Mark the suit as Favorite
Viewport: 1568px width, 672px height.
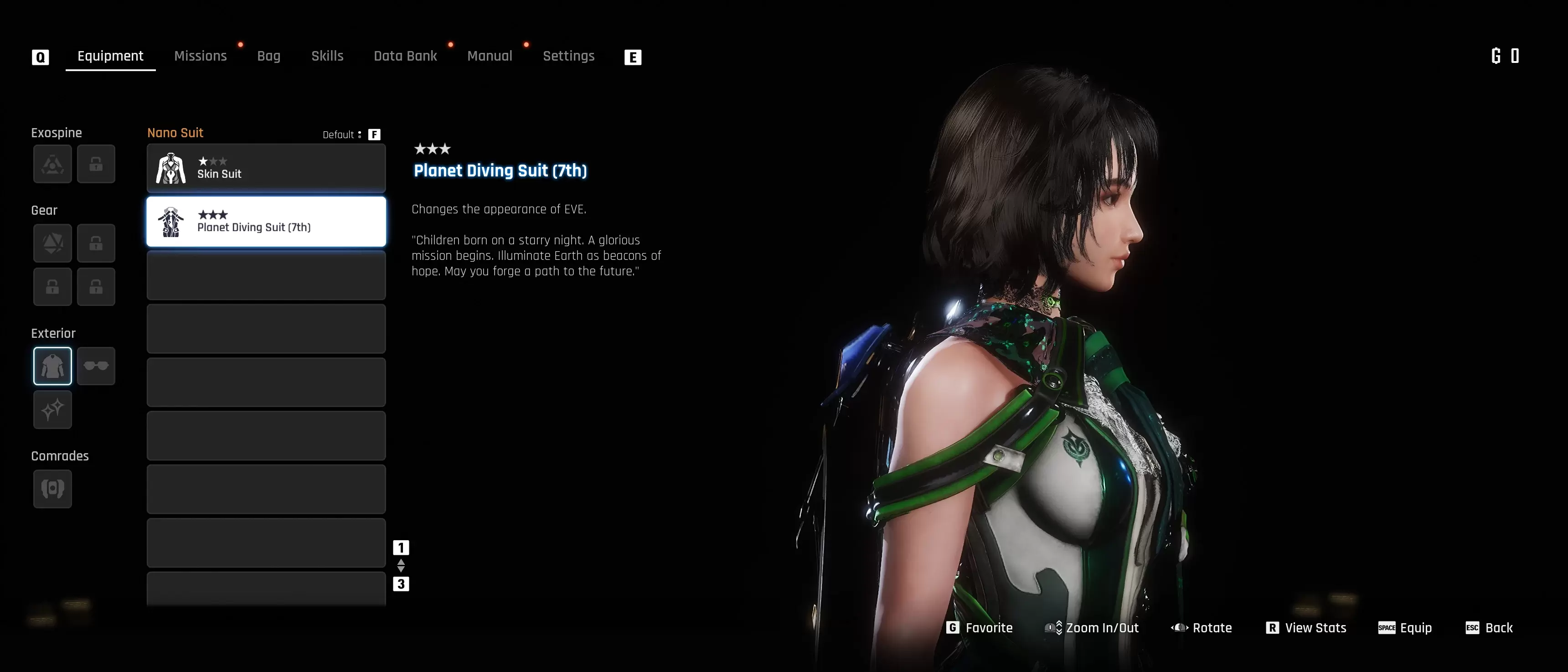coord(980,628)
